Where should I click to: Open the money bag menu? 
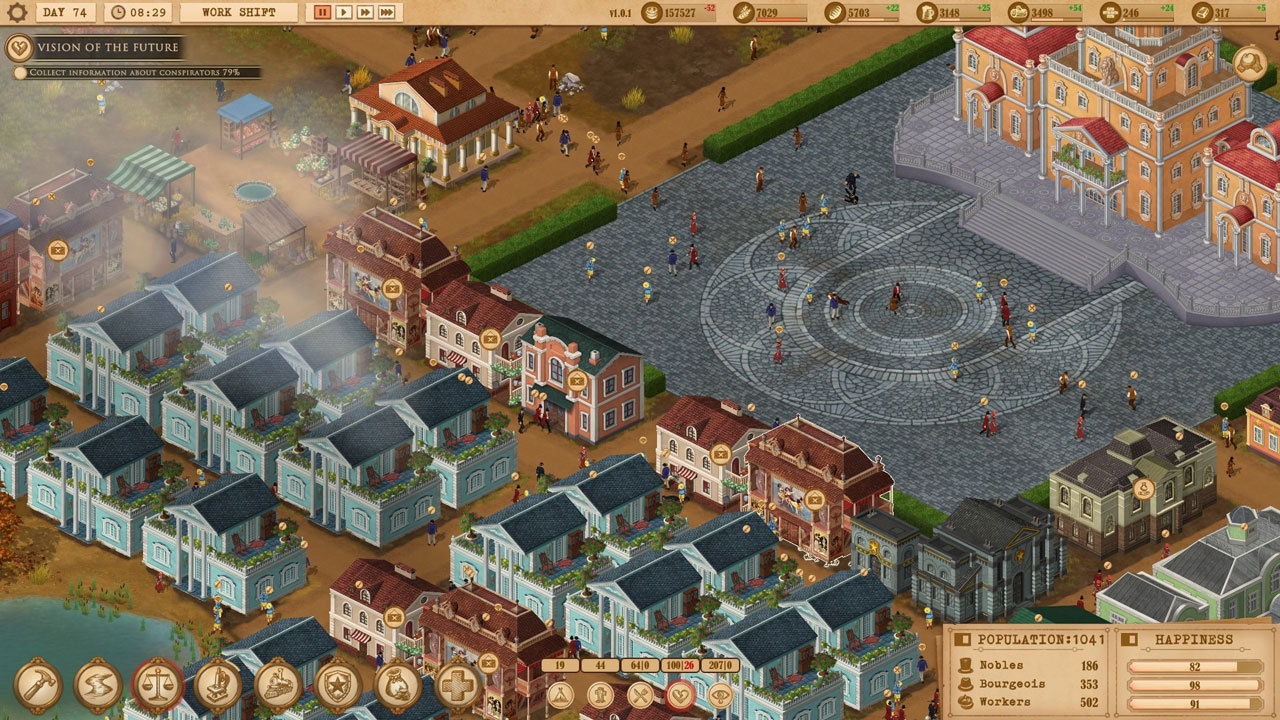point(398,685)
